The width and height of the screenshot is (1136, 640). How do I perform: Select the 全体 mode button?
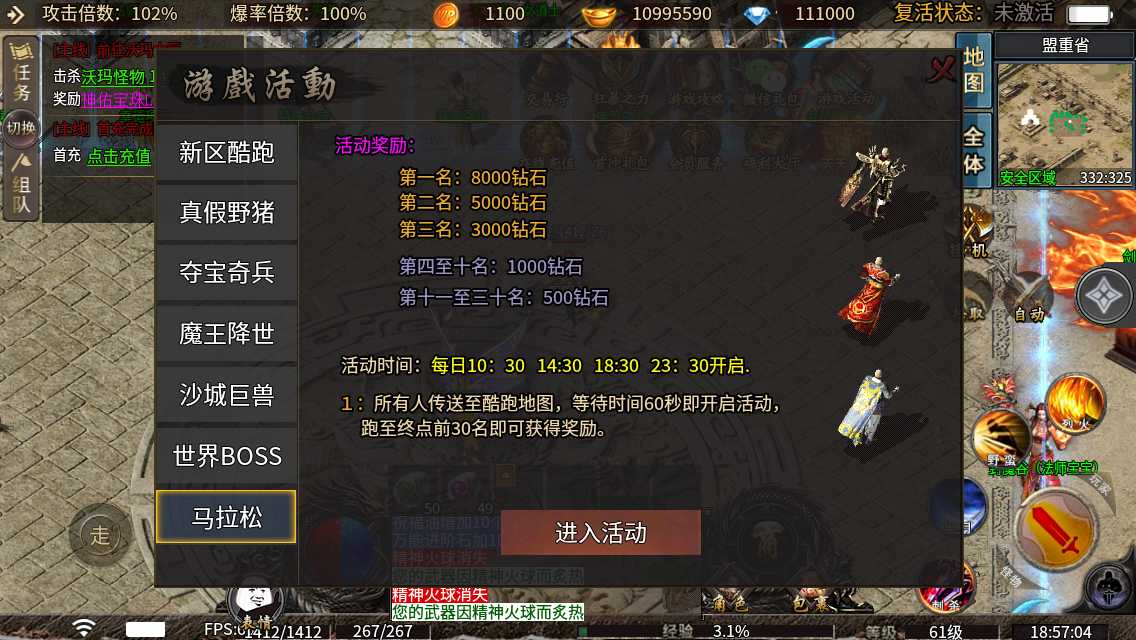coord(974,150)
